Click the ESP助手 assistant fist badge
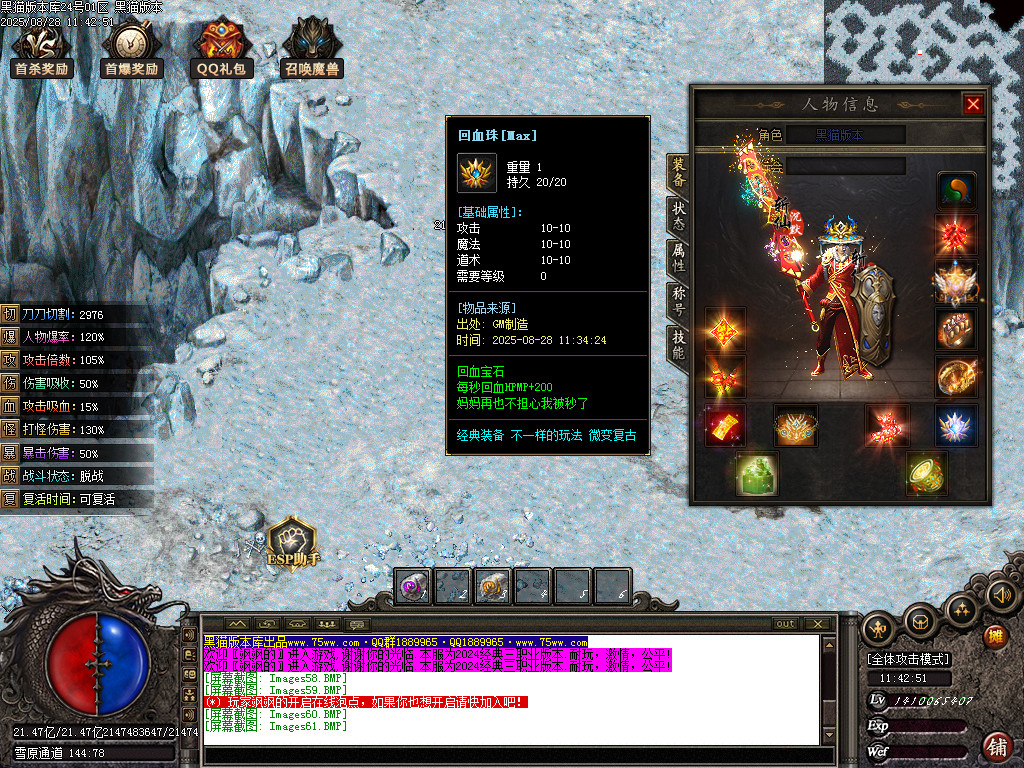Screen dimensions: 1024x768 291,543
